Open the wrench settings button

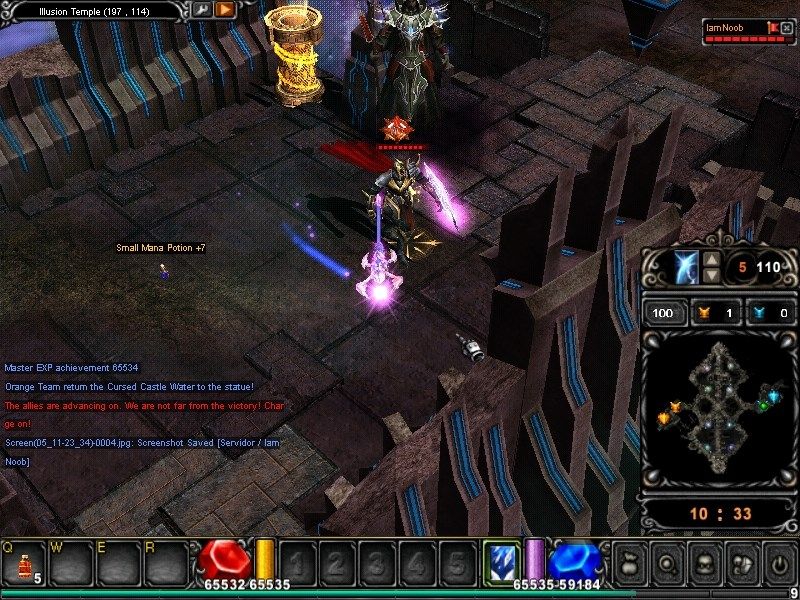tap(202, 10)
